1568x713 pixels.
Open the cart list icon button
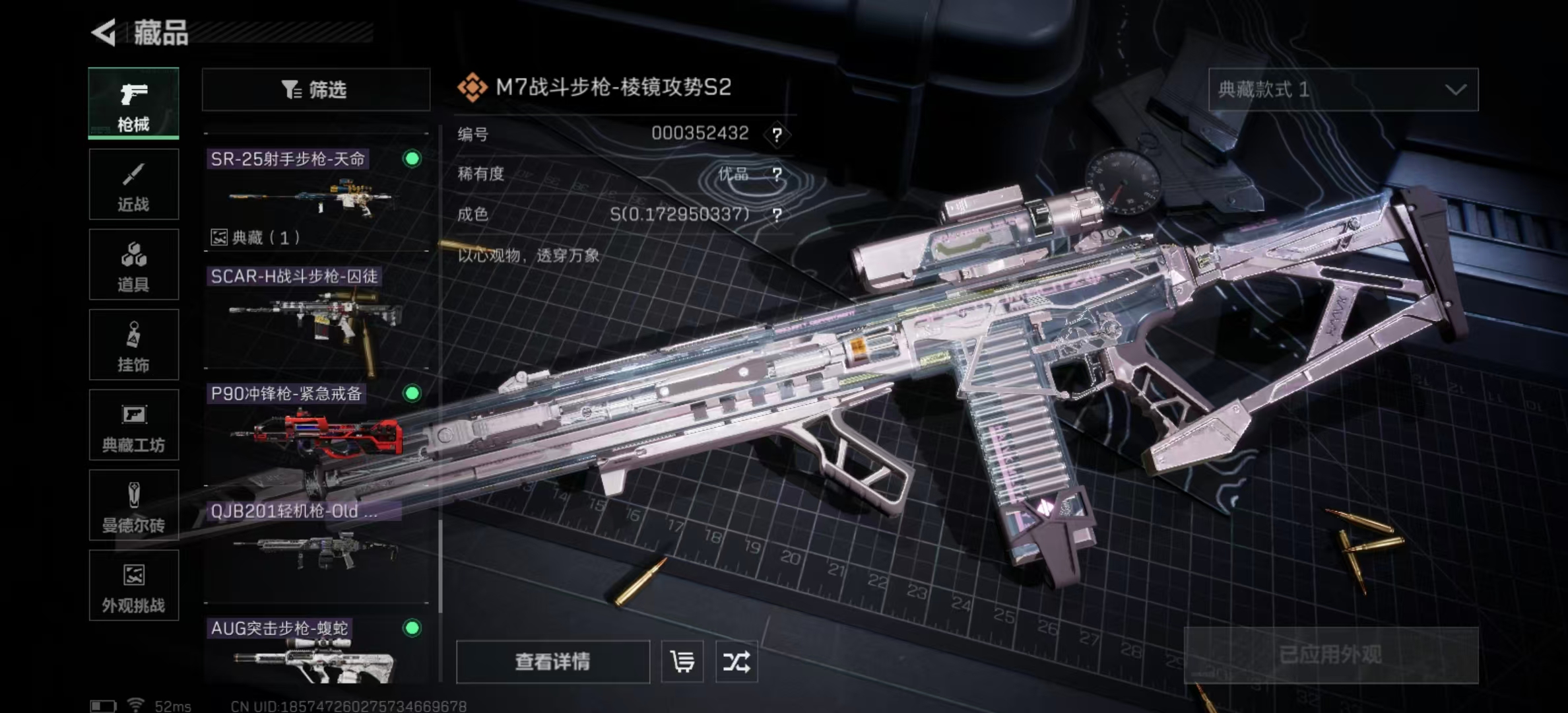point(682,662)
